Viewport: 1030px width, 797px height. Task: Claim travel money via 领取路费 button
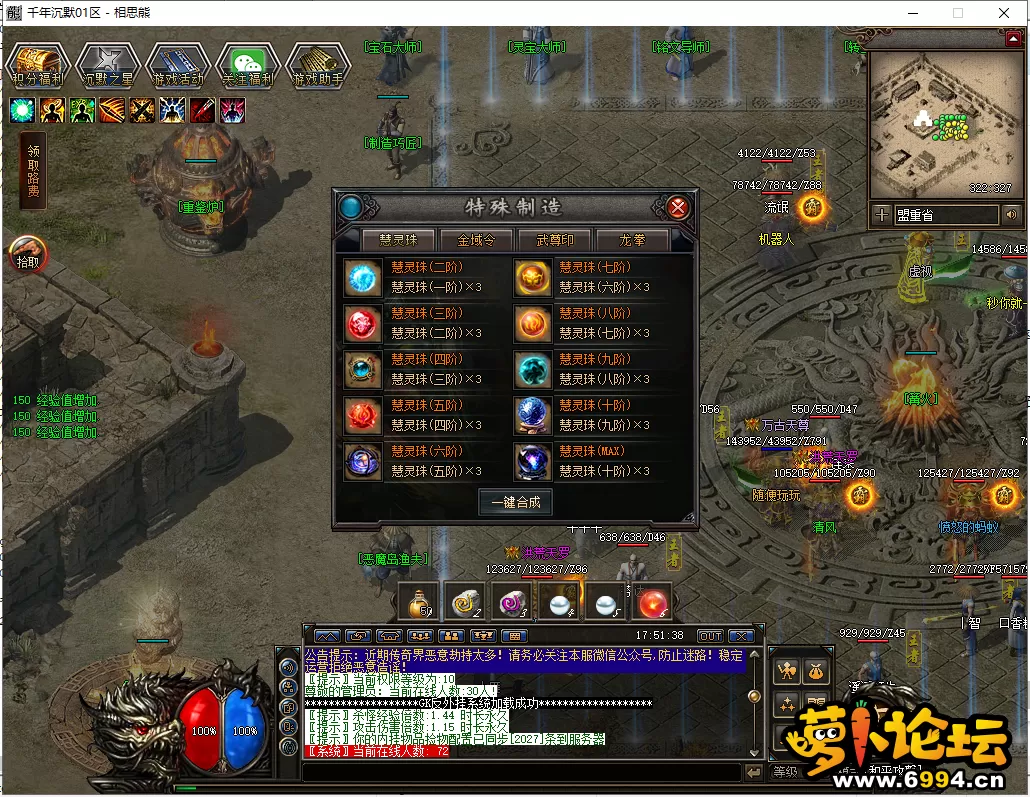(32, 172)
